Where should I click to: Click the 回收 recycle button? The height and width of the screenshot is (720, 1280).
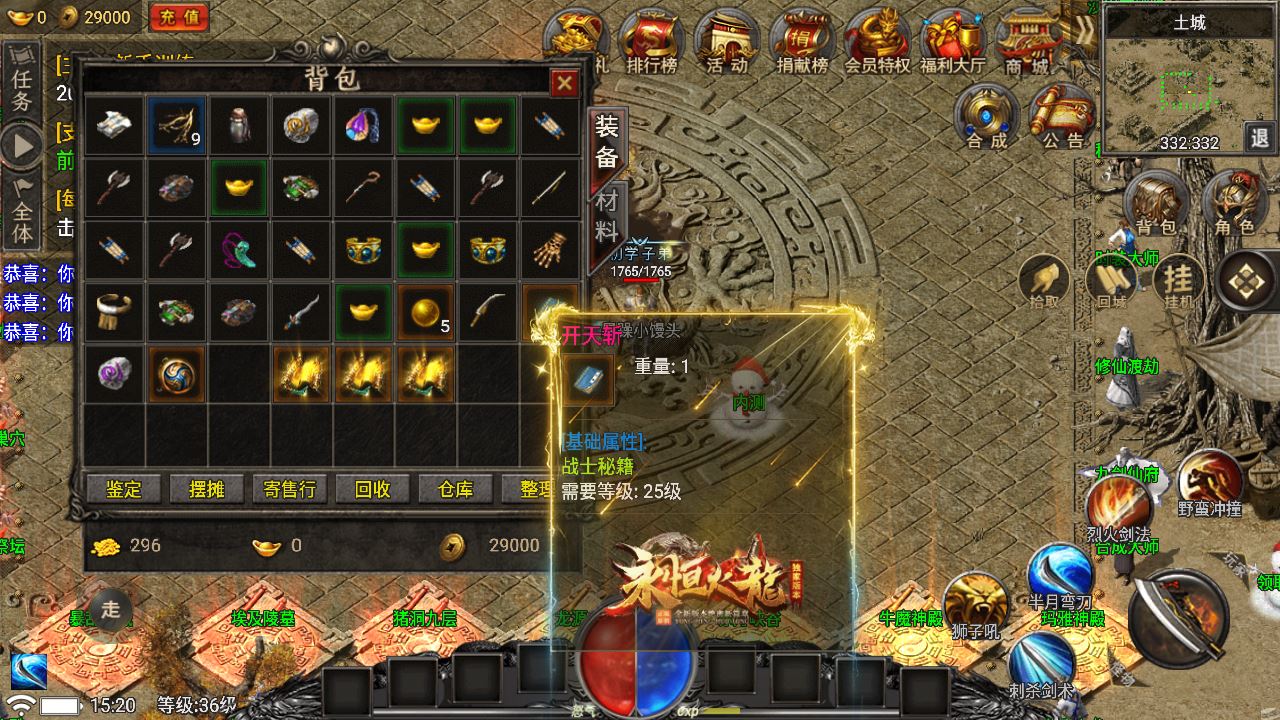pyautogui.click(x=372, y=489)
